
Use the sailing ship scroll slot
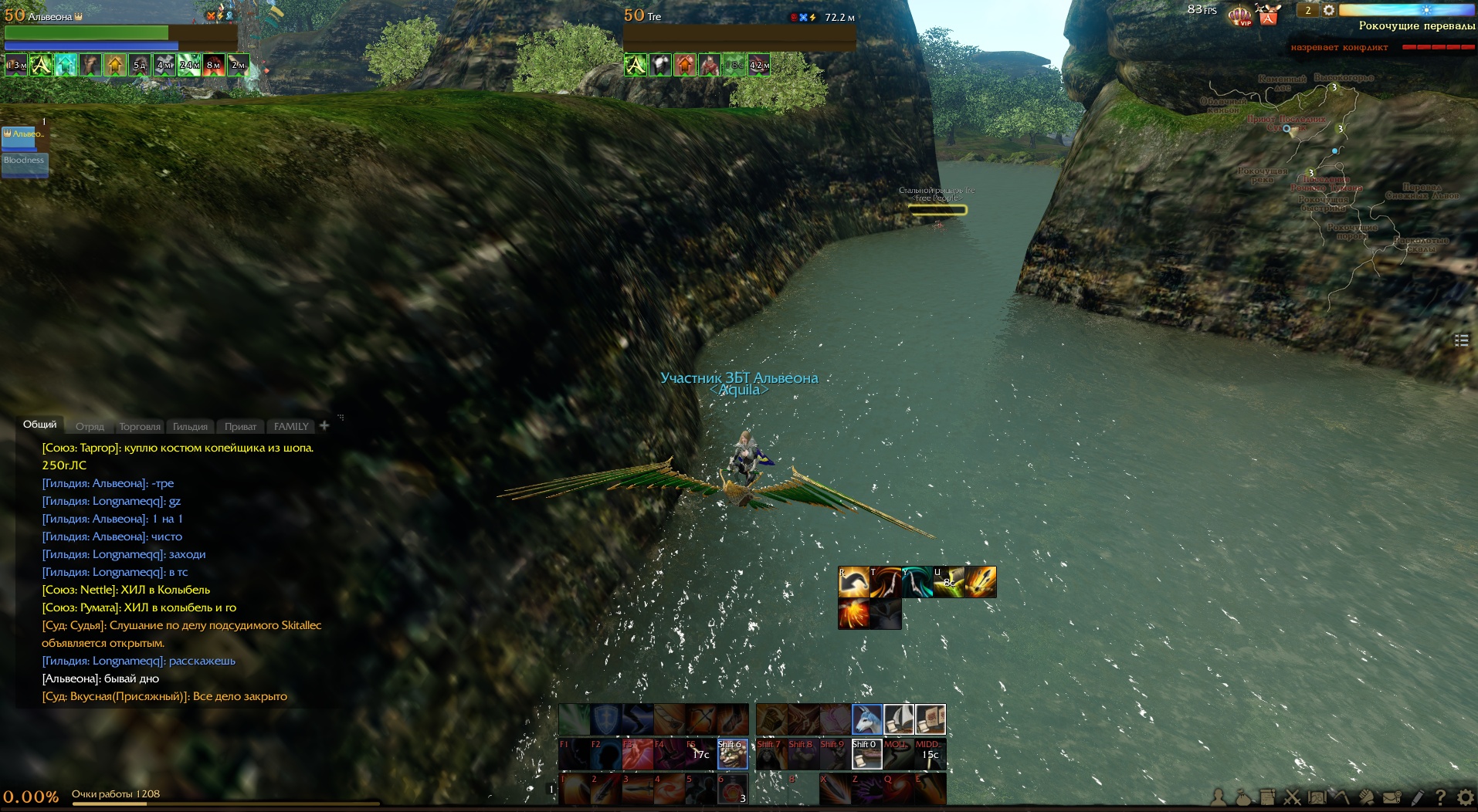(899, 719)
